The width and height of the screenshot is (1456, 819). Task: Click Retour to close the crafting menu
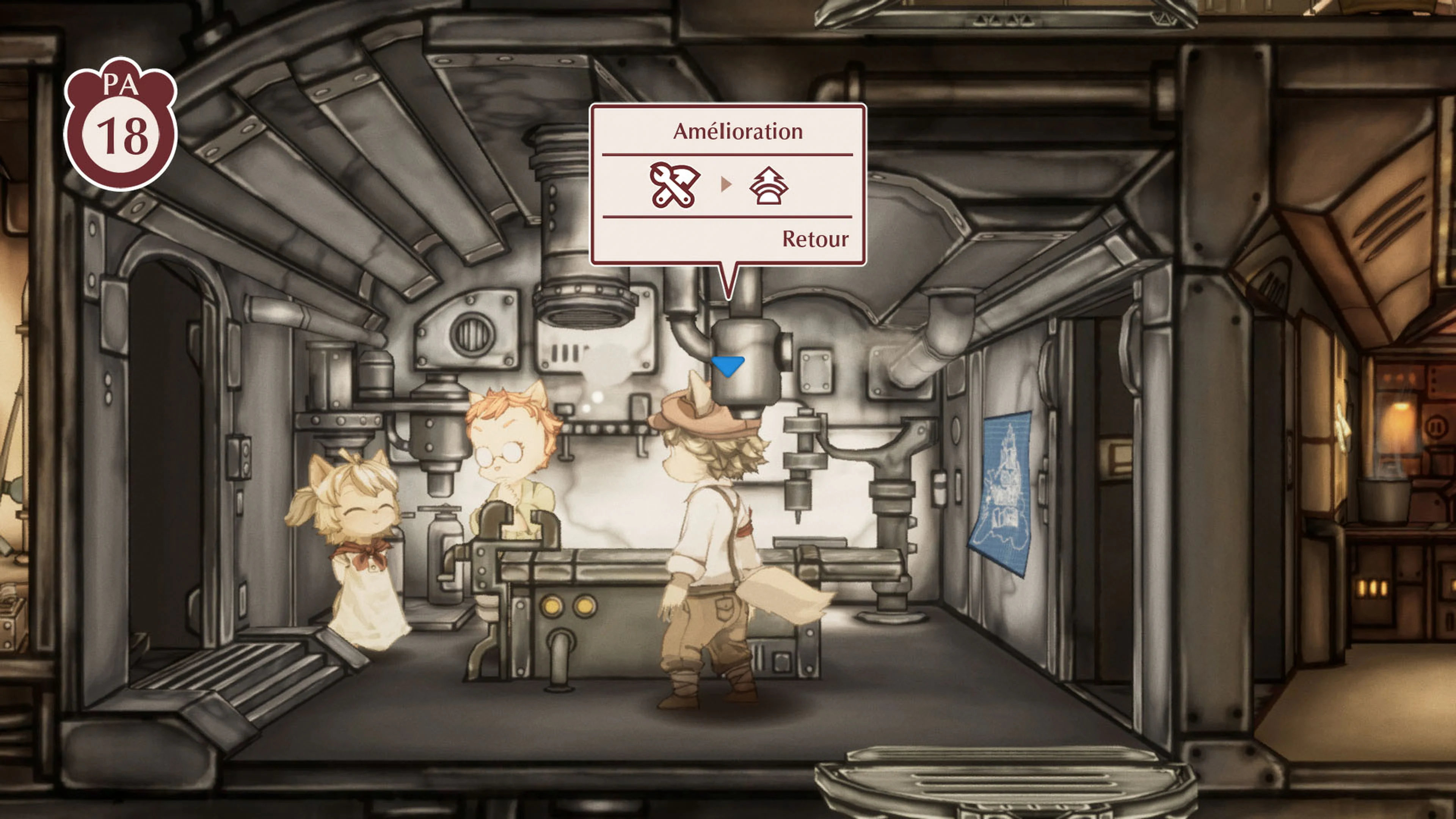tap(814, 240)
